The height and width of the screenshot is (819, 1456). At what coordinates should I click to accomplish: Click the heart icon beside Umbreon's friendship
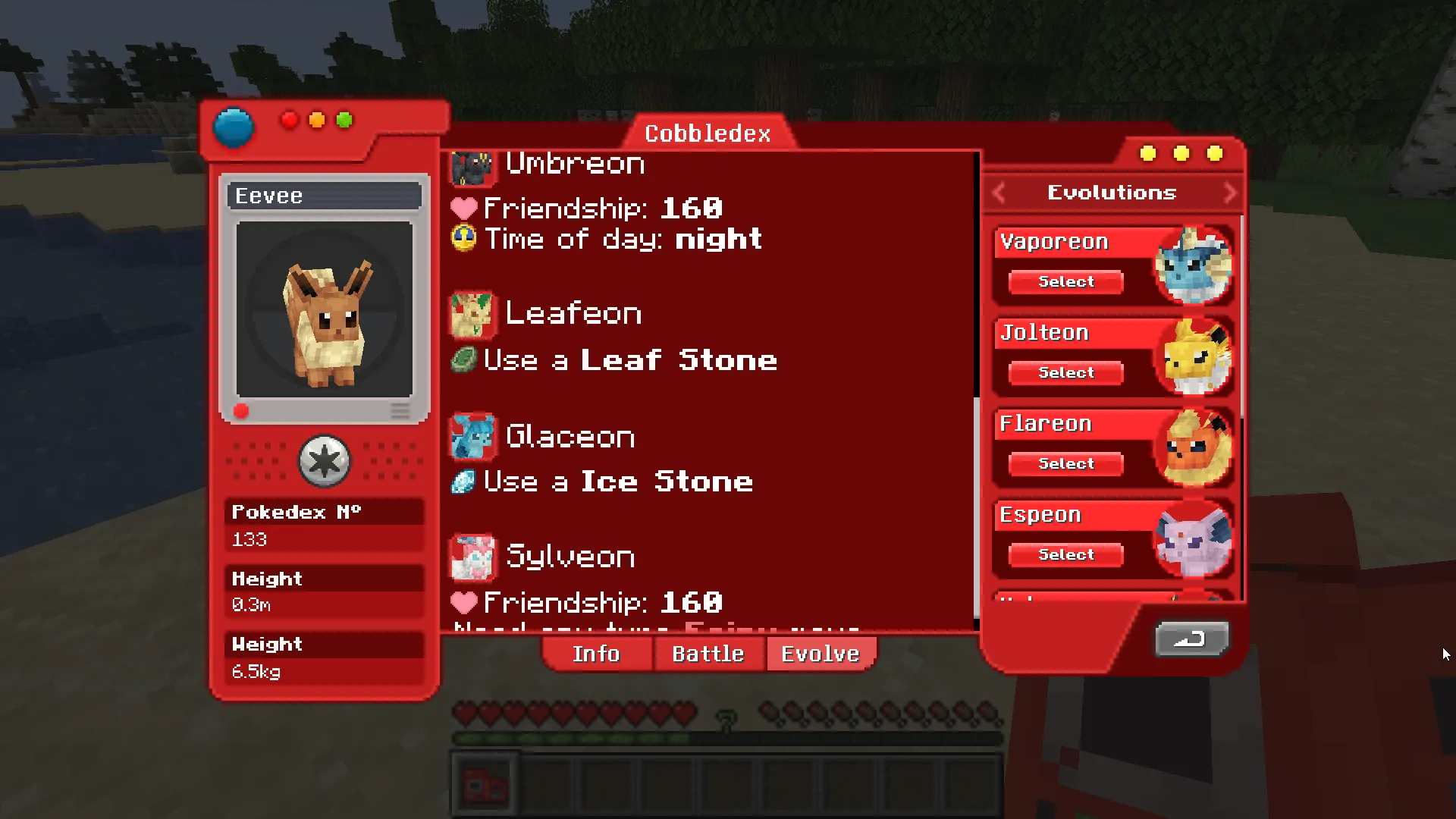(463, 209)
